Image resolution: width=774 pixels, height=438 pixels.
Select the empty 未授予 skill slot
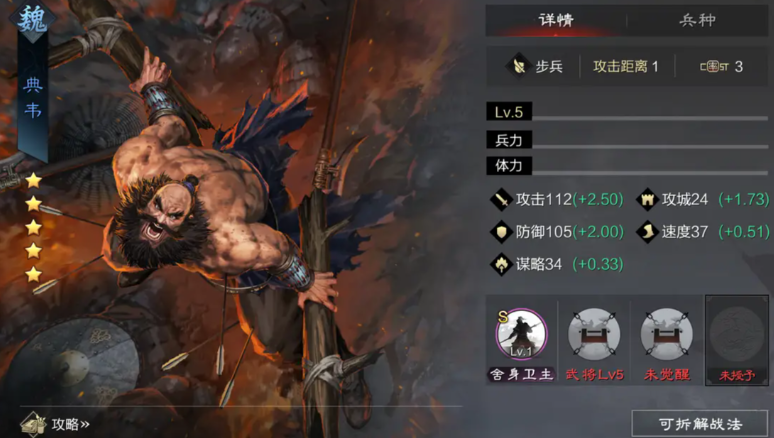coord(737,334)
